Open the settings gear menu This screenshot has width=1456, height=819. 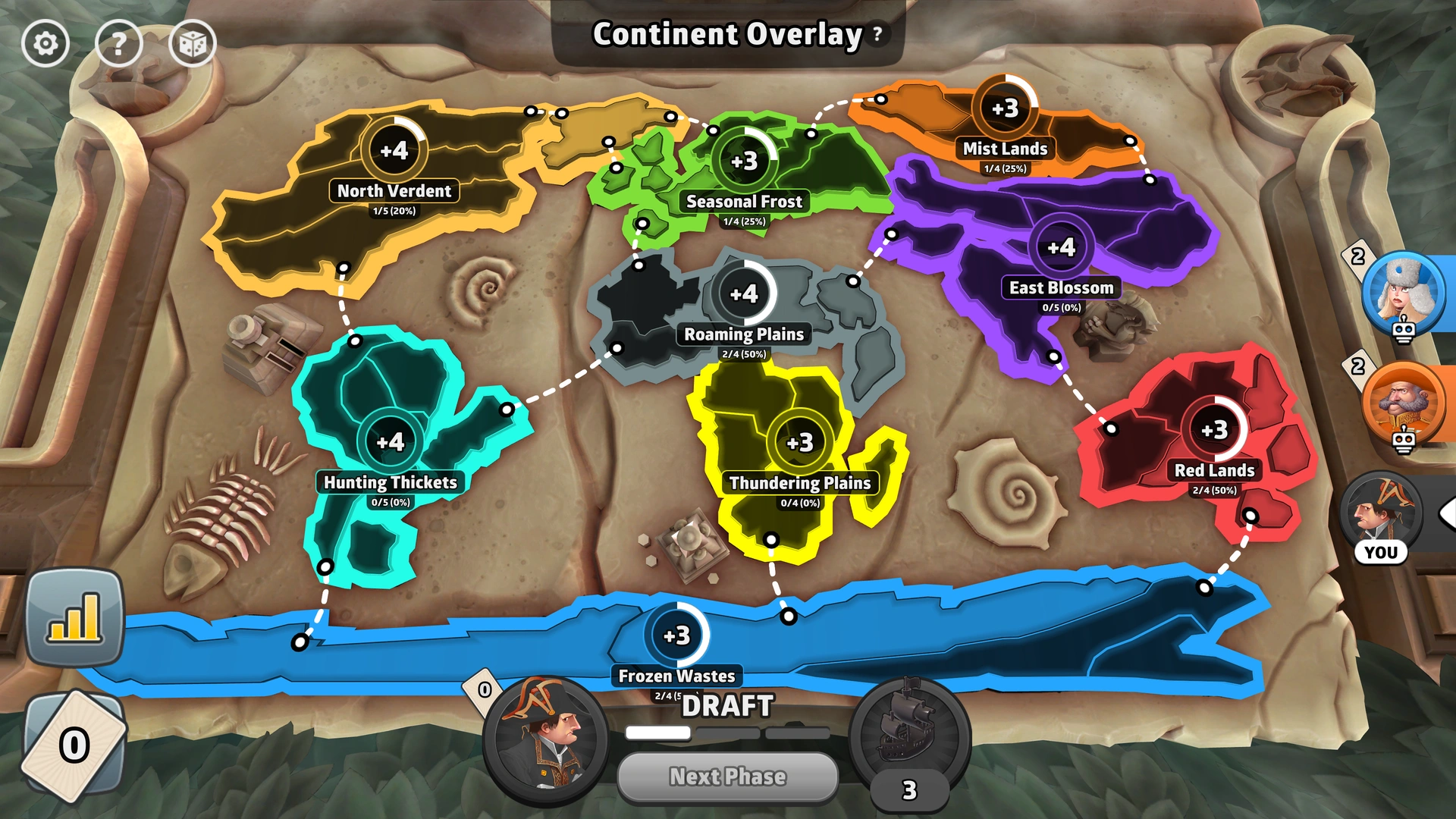click(45, 43)
